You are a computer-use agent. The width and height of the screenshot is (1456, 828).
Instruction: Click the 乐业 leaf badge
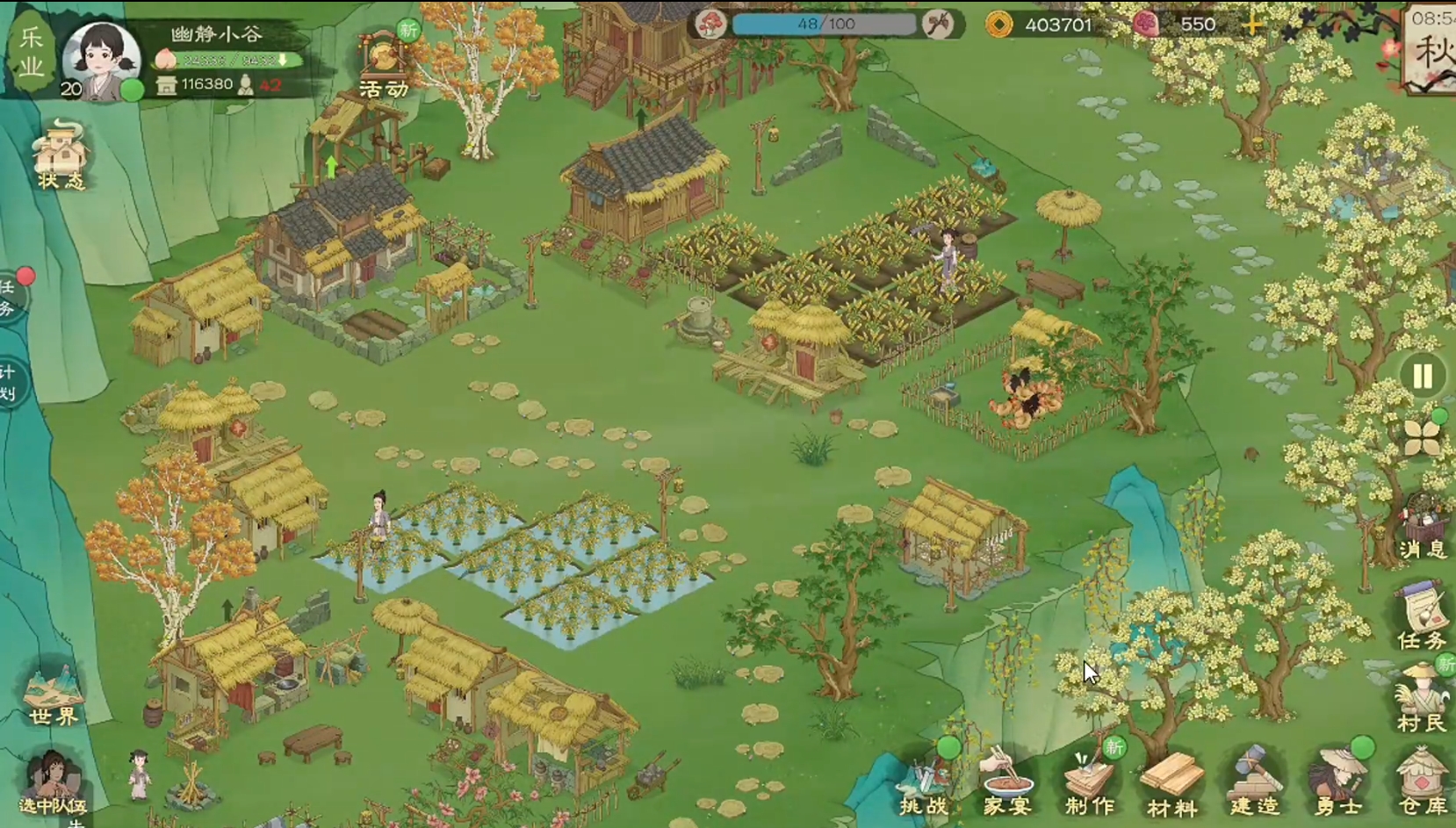pyautogui.click(x=32, y=51)
